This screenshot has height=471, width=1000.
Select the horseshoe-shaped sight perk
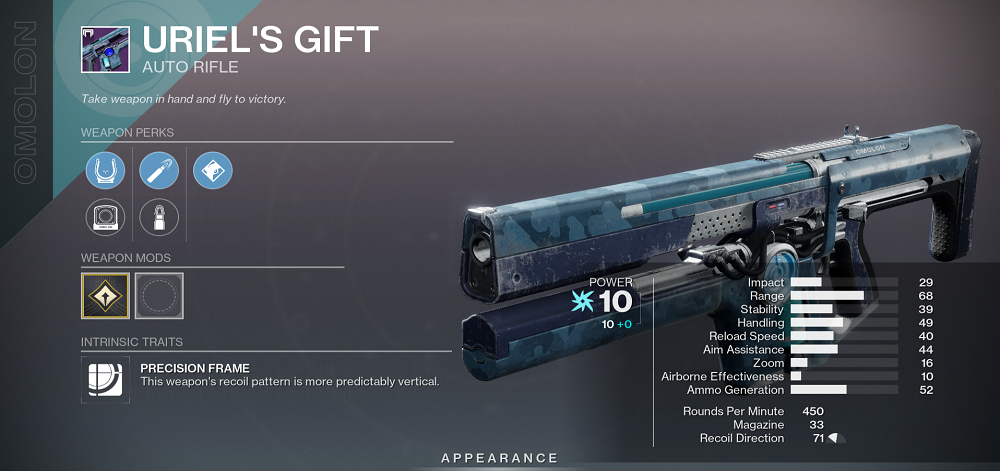[x=105, y=171]
